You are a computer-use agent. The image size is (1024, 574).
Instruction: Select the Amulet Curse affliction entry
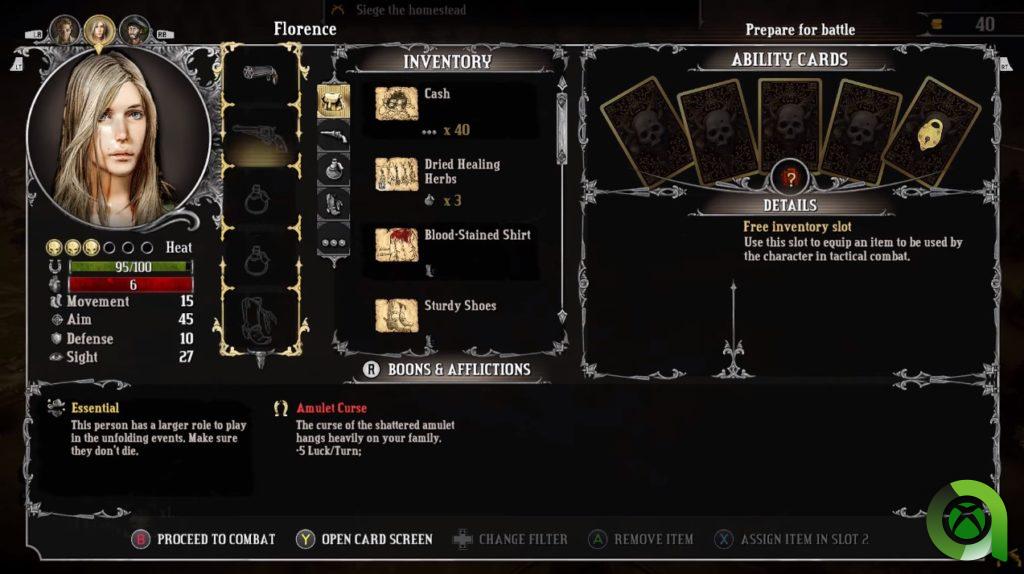point(331,408)
